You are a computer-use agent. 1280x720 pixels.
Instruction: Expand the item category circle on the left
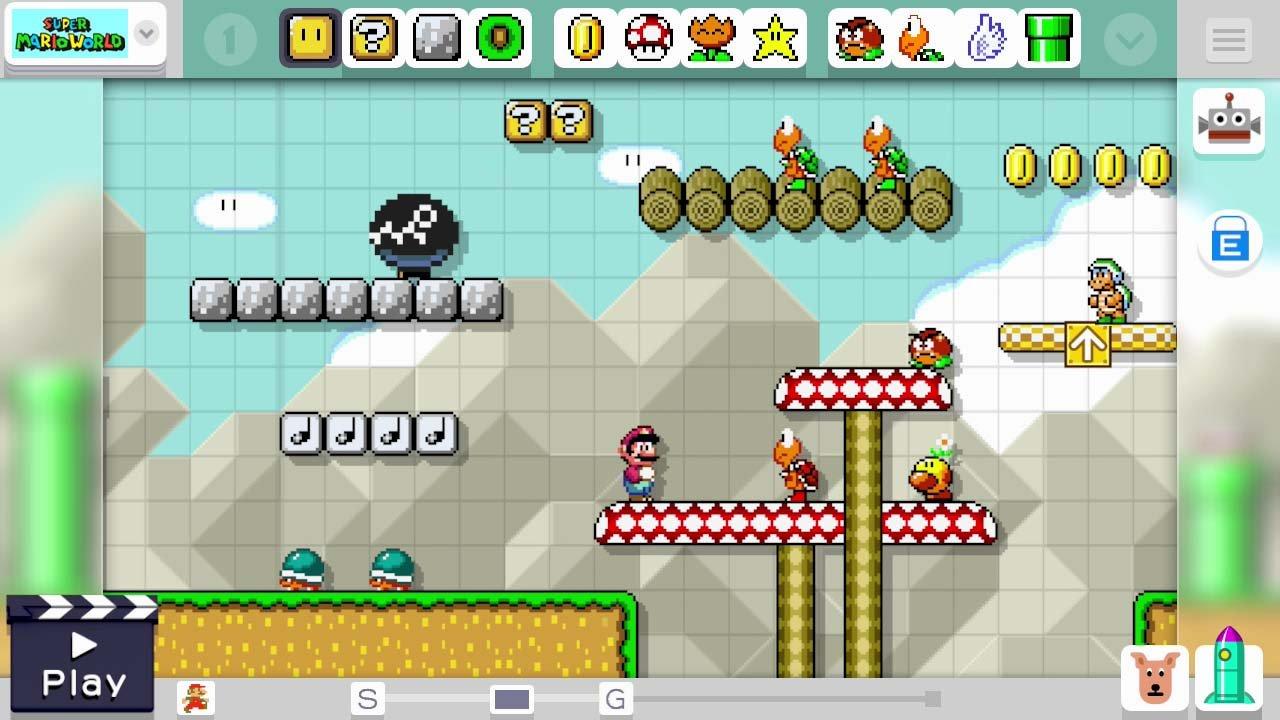(230, 39)
